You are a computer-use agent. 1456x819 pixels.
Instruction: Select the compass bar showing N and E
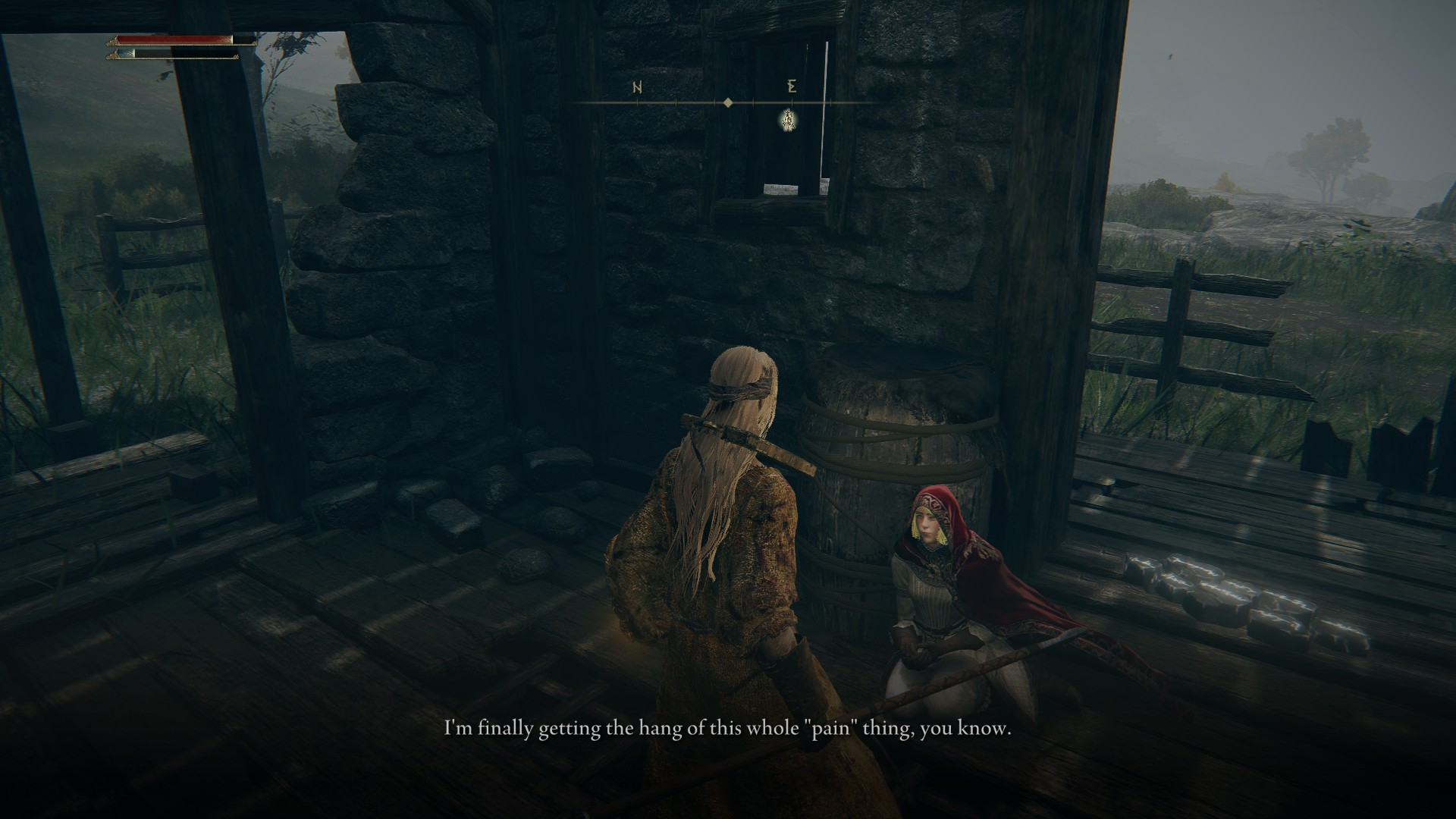(726, 102)
